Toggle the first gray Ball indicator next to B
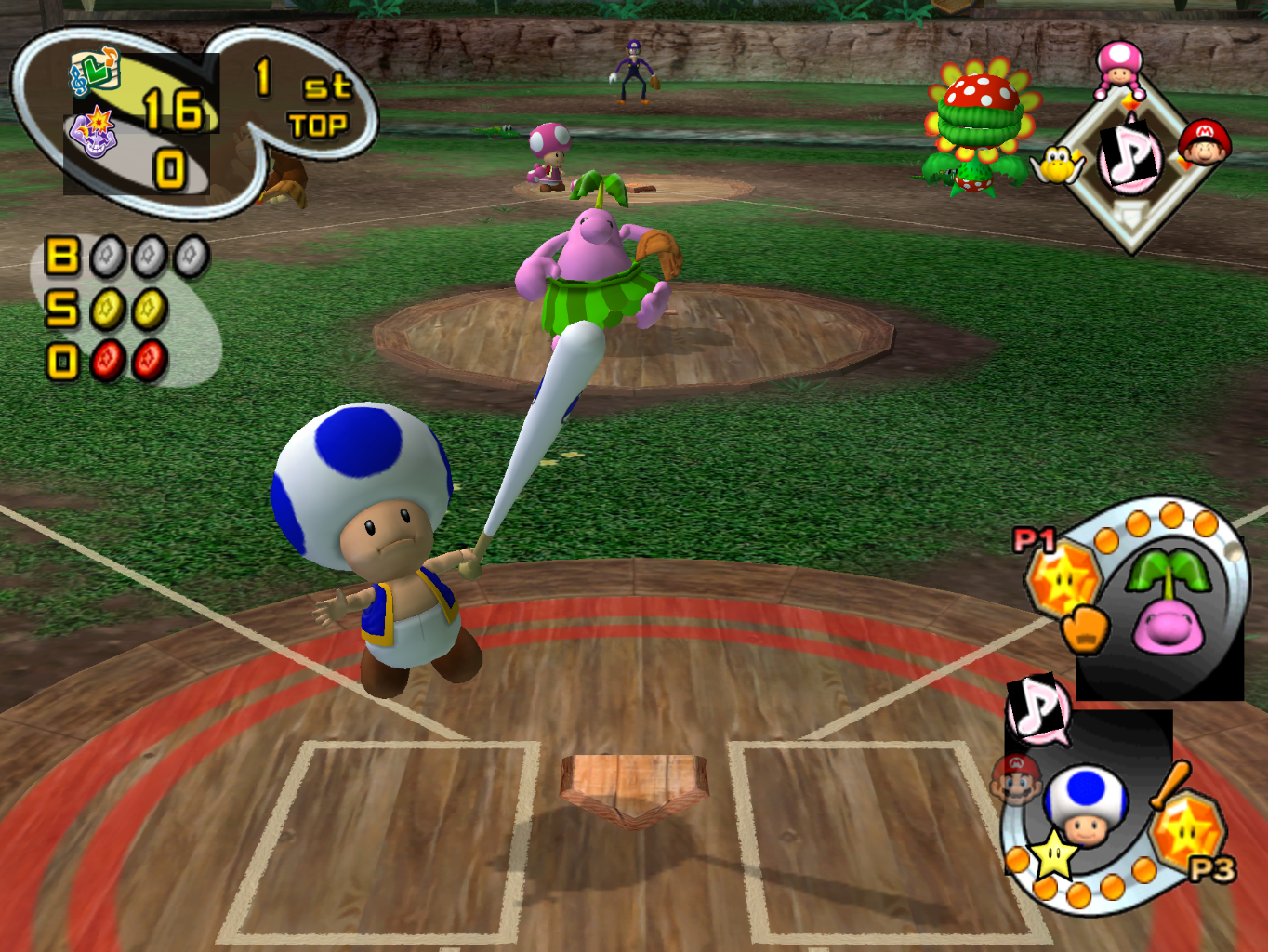 click(x=105, y=256)
